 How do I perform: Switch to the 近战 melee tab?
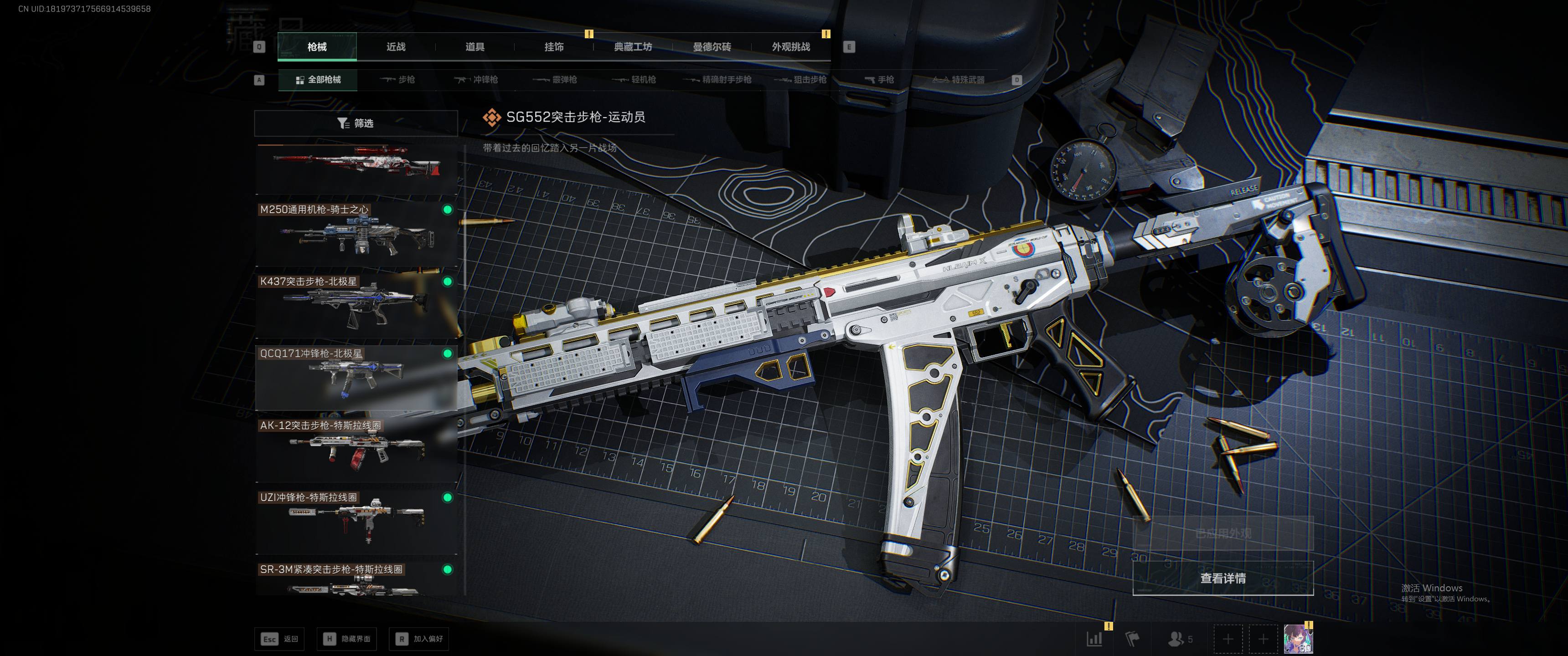point(396,47)
